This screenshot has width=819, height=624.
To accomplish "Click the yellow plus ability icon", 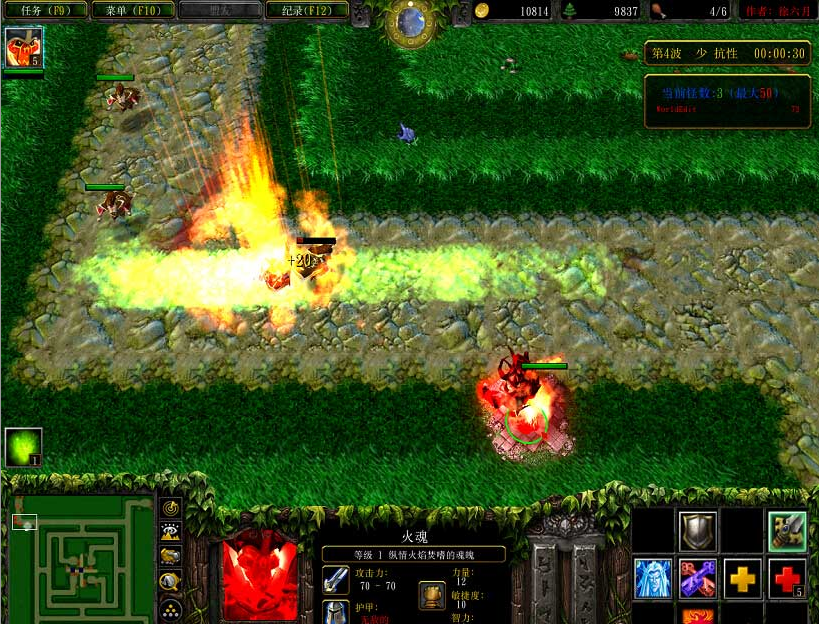I will (x=742, y=579).
